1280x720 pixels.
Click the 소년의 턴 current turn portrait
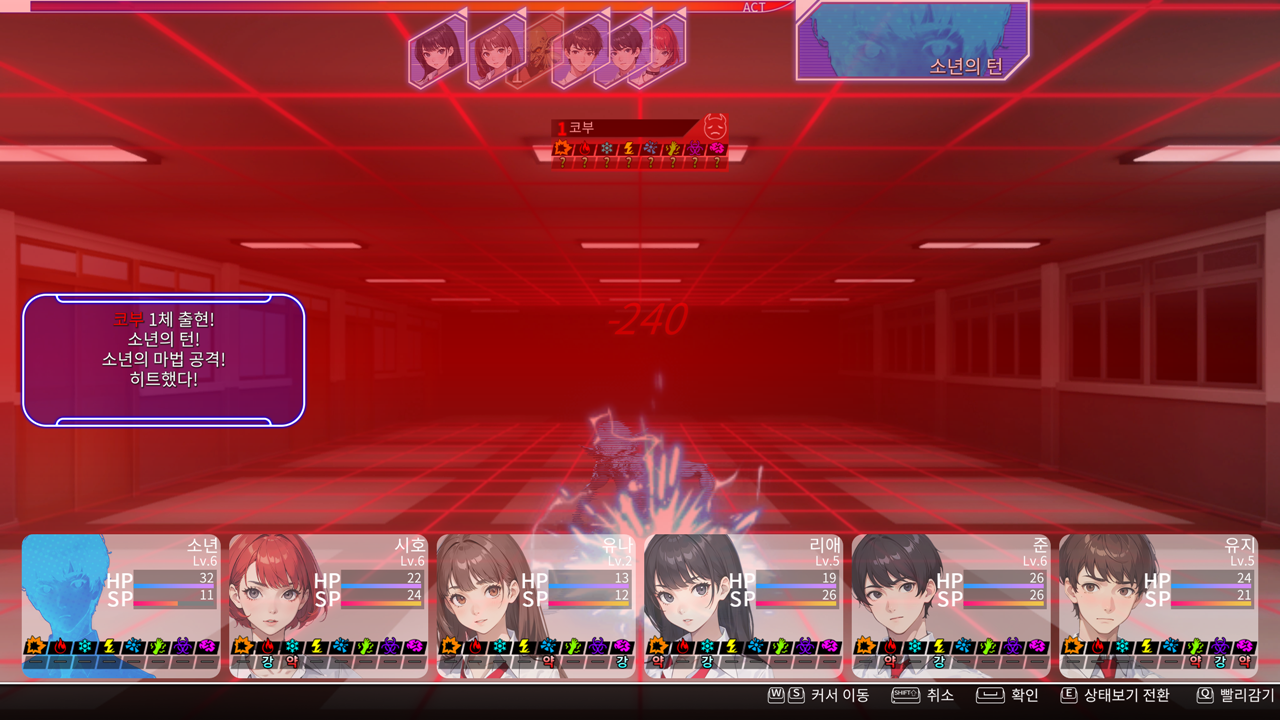pyautogui.click(x=912, y=40)
